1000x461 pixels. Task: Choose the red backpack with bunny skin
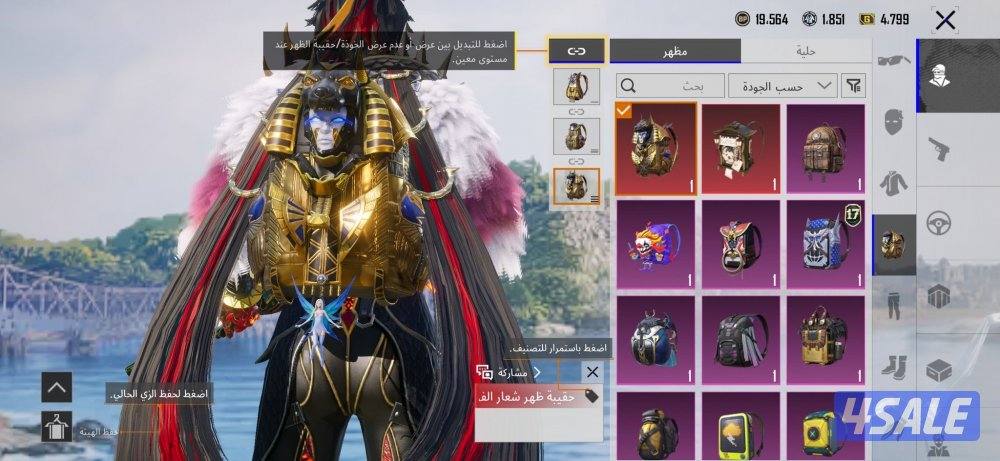pyautogui.click(x=740, y=147)
